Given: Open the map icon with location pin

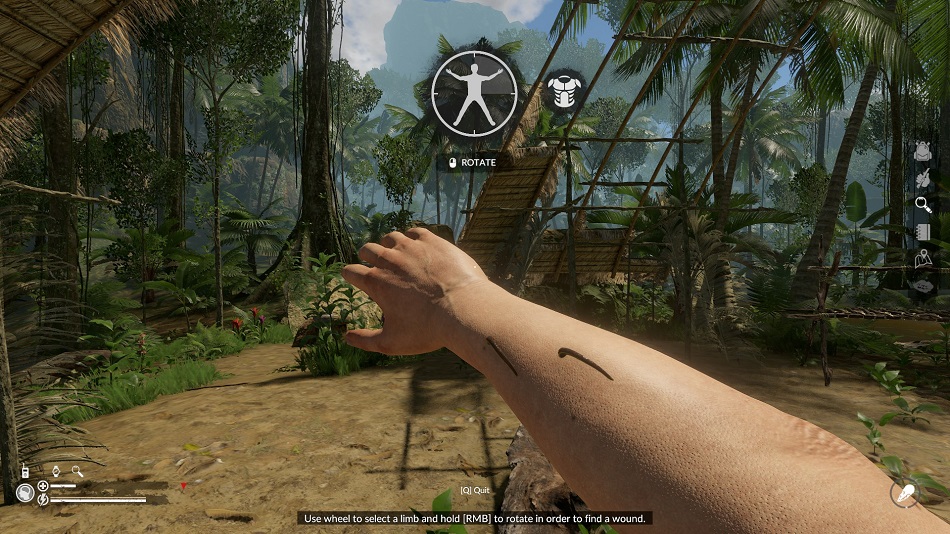Looking at the screenshot, I should [923, 259].
